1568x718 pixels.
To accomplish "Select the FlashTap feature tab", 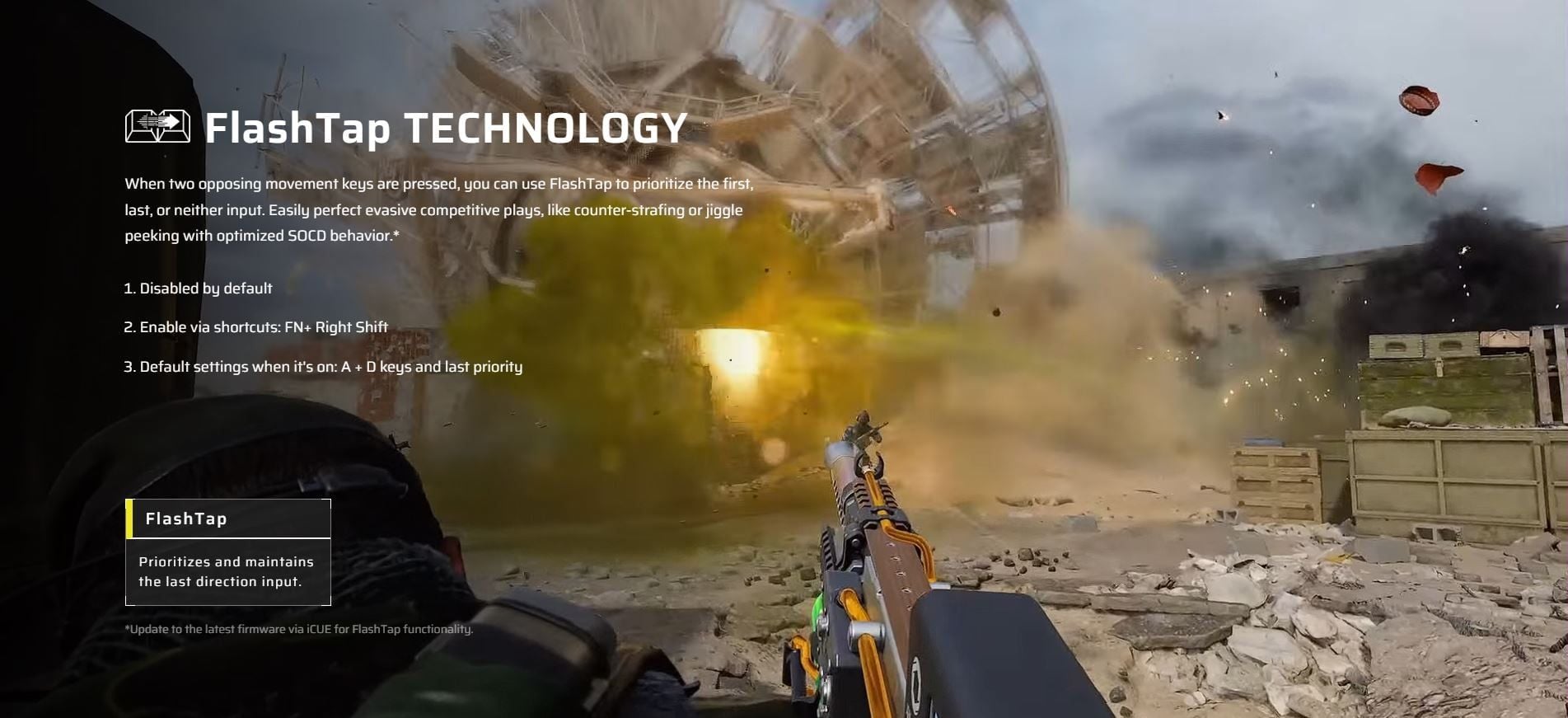I will pos(228,519).
